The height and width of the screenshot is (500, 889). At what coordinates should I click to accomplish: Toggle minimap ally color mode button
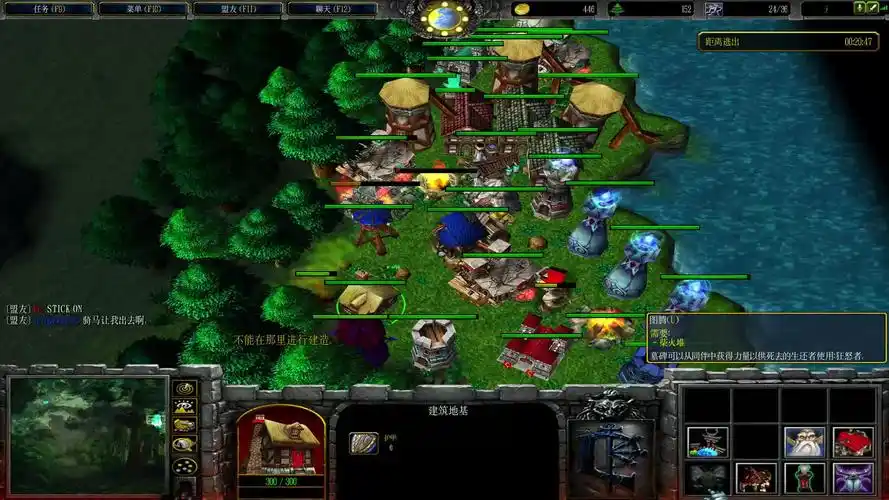[184, 426]
